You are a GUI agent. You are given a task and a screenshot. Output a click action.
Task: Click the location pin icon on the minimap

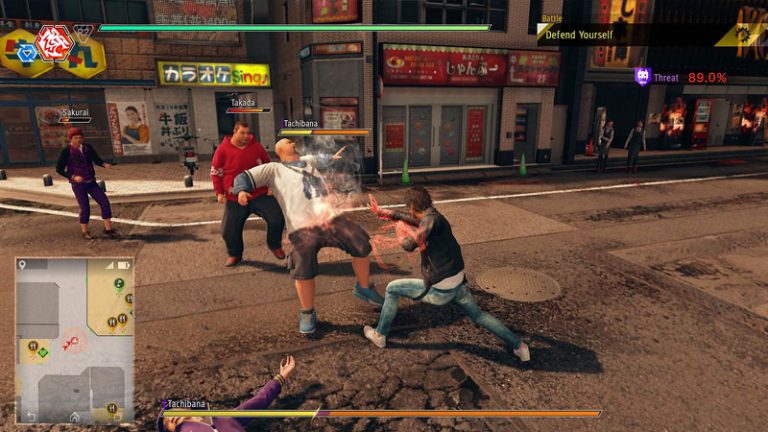click(23, 265)
